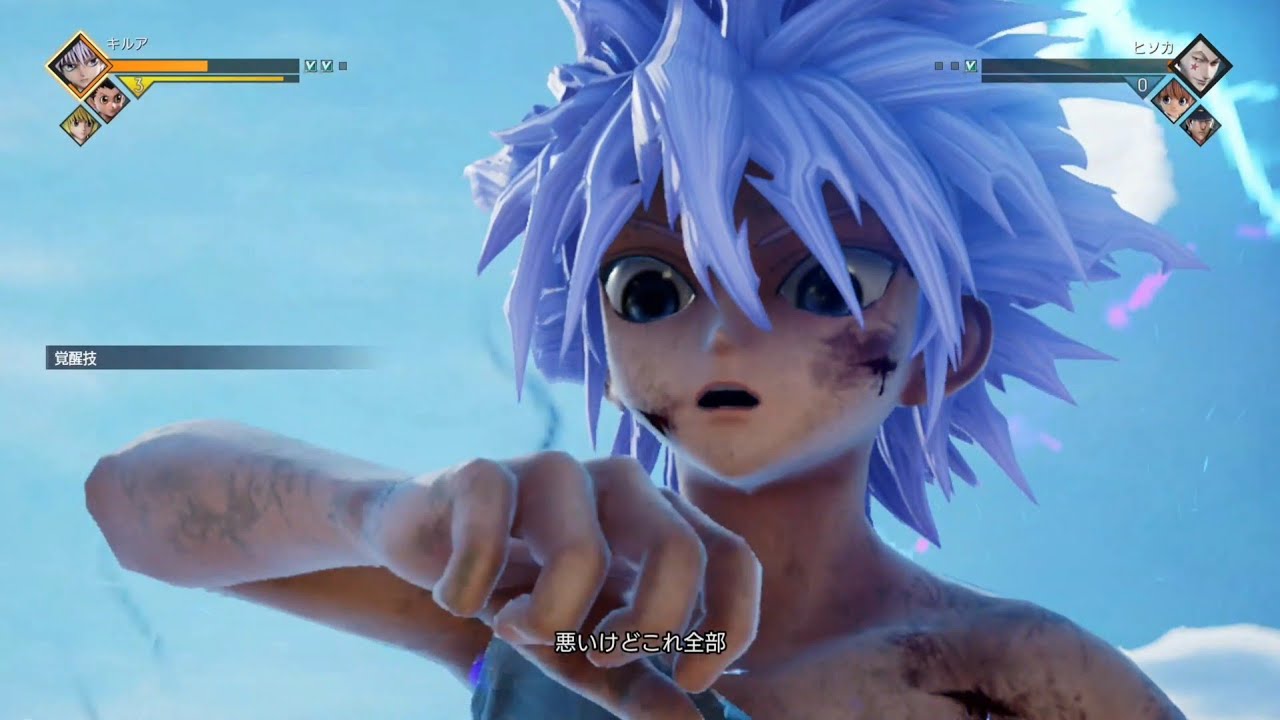Screen dimensions: 1280x720
Task: Click Hisoka's green V stock icon
Action: coord(970,66)
